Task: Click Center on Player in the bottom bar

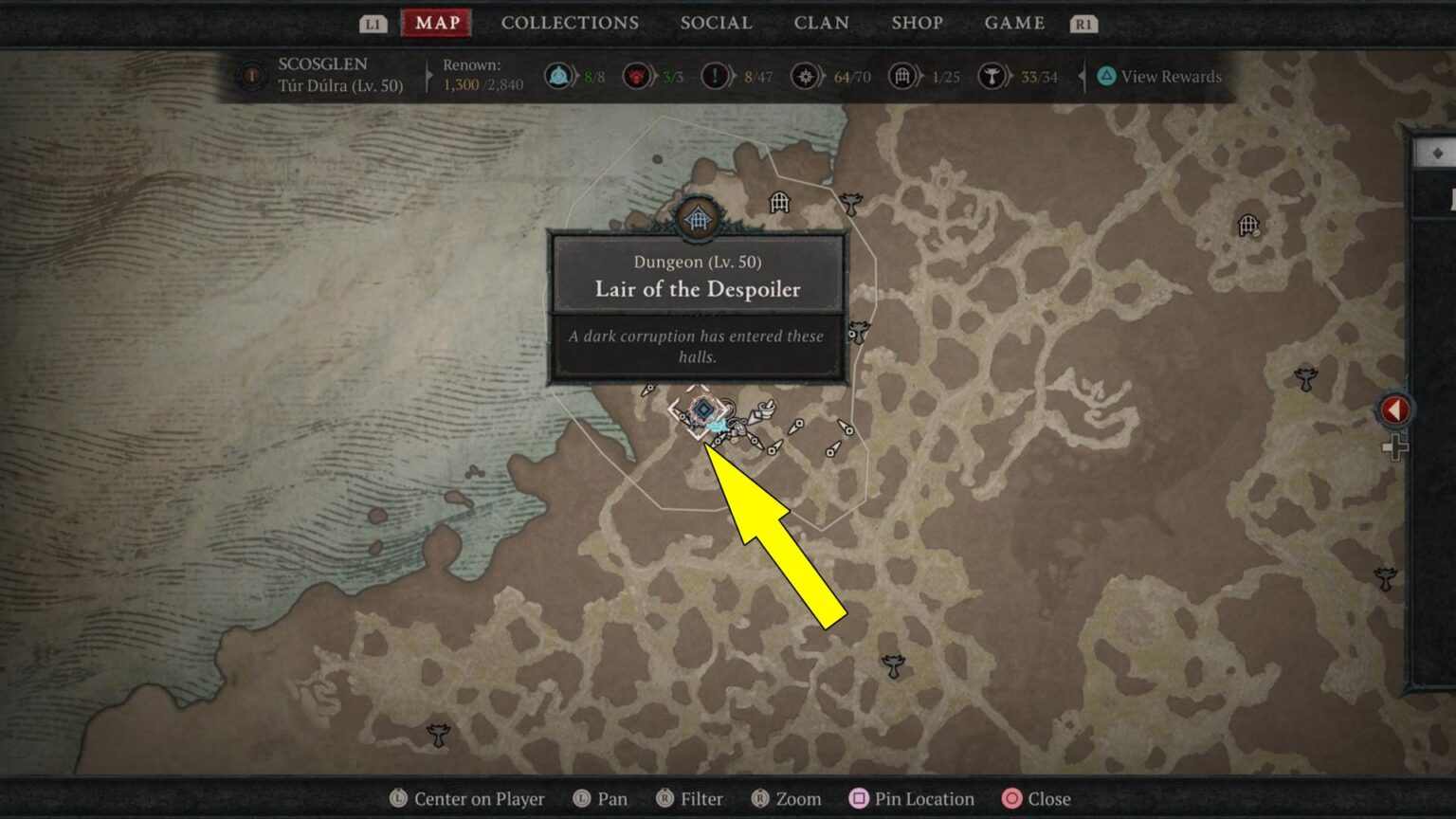Action: [x=466, y=798]
